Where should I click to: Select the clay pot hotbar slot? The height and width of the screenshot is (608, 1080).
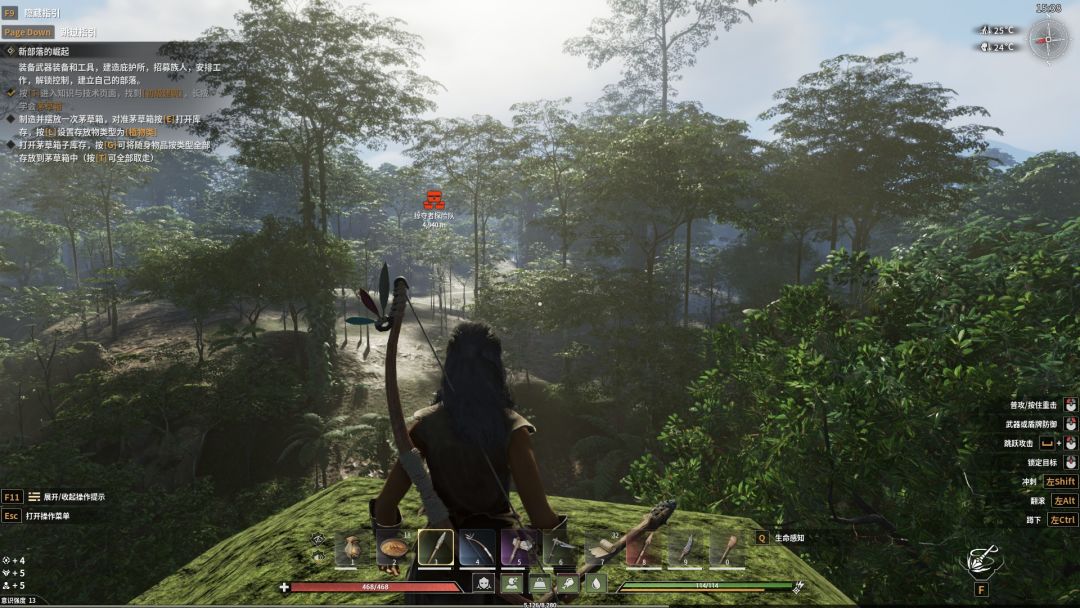pos(352,548)
